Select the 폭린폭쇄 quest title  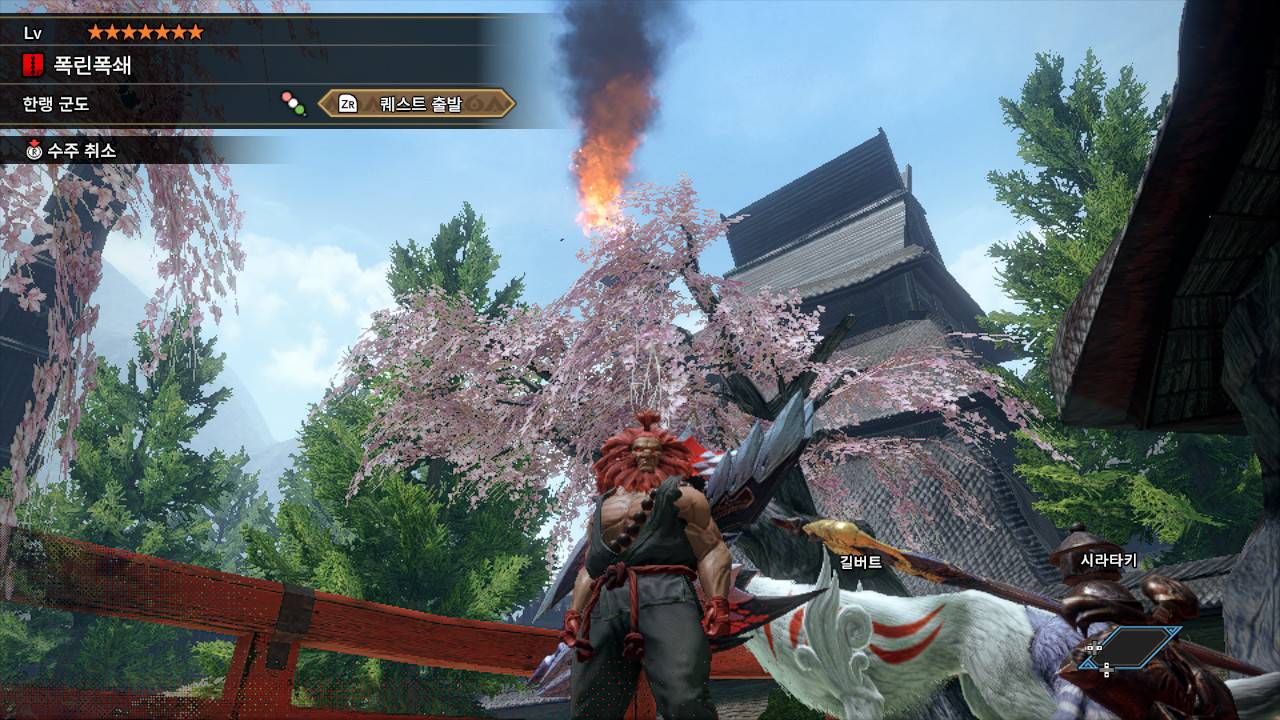click(x=91, y=67)
